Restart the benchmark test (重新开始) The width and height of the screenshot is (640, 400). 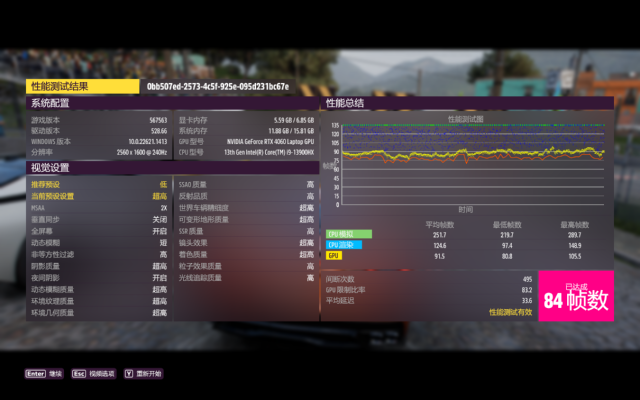point(144,373)
